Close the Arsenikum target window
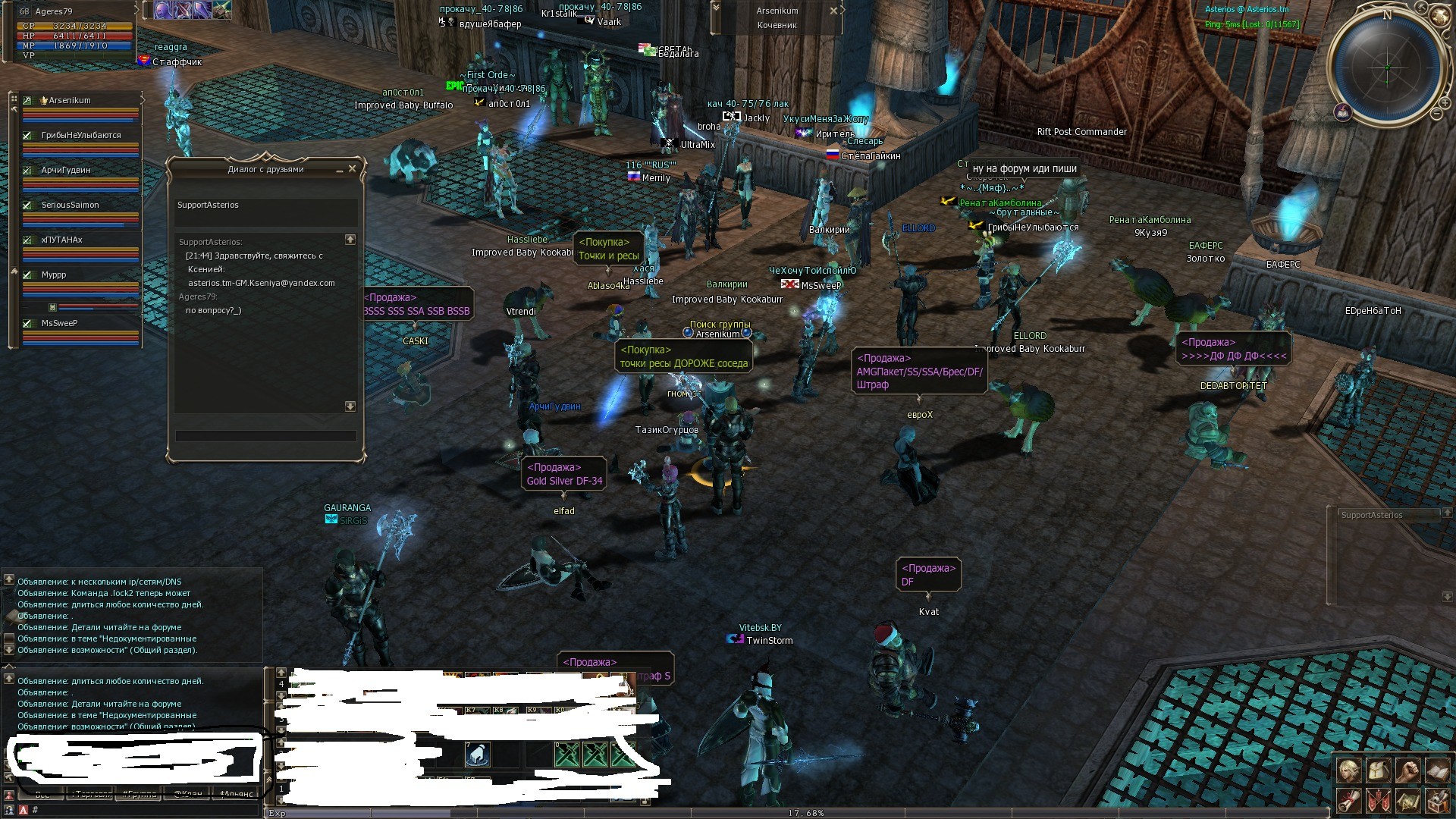The image size is (1456, 819). [x=833, y=11]
